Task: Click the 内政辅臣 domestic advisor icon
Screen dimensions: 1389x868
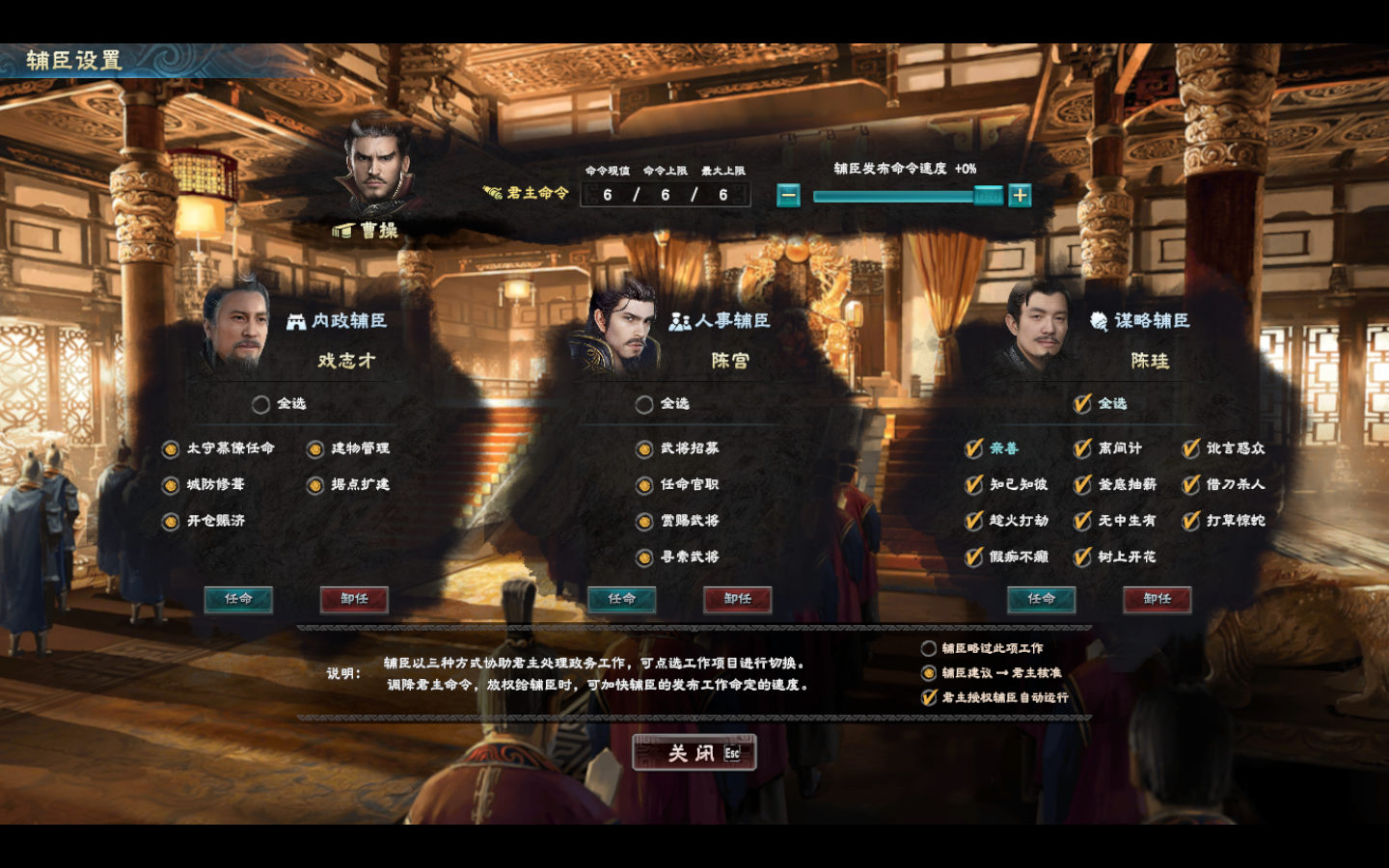Action: tap(295, 321)
